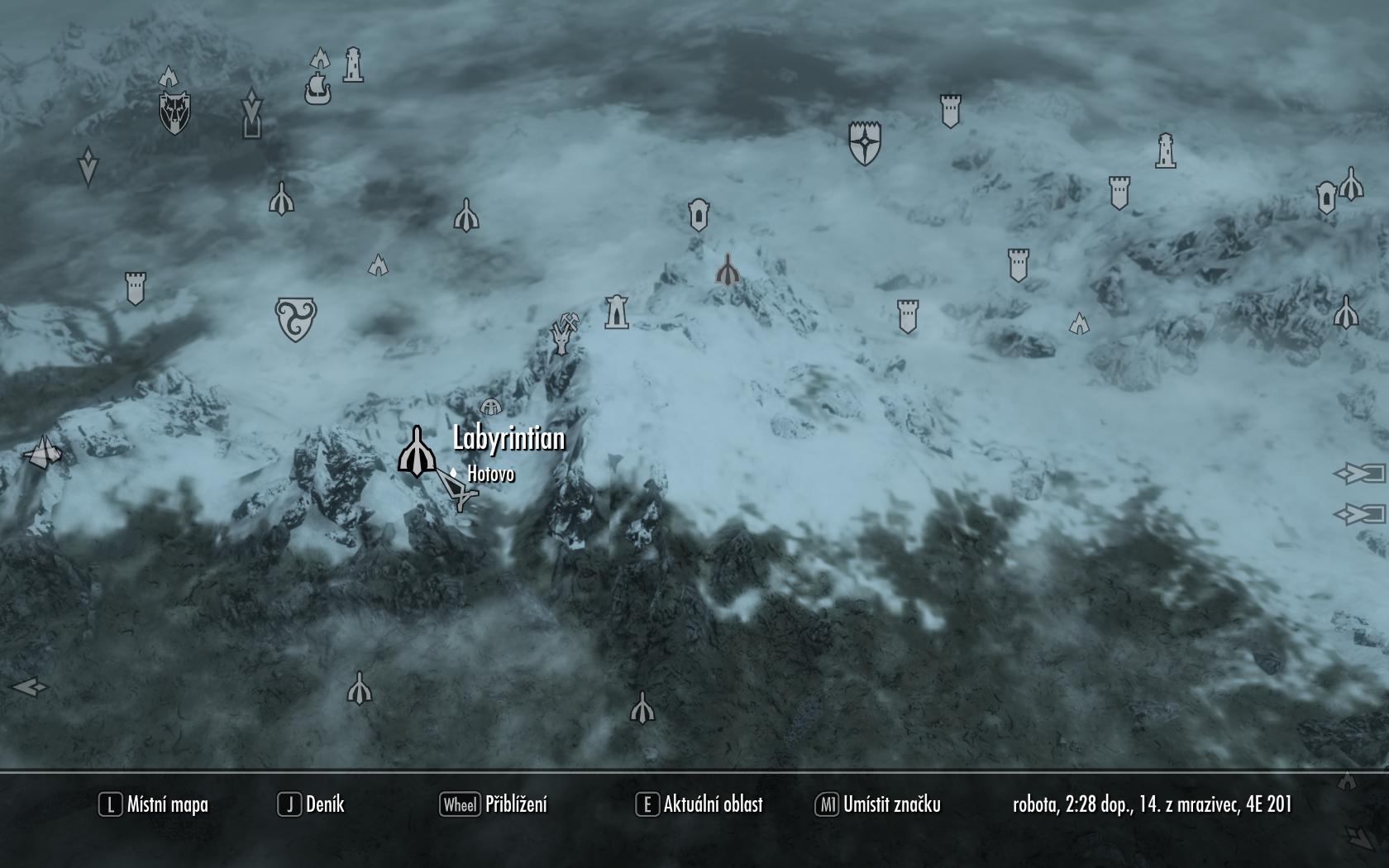Activate Umístit značku to place marker

pos(878,804)
